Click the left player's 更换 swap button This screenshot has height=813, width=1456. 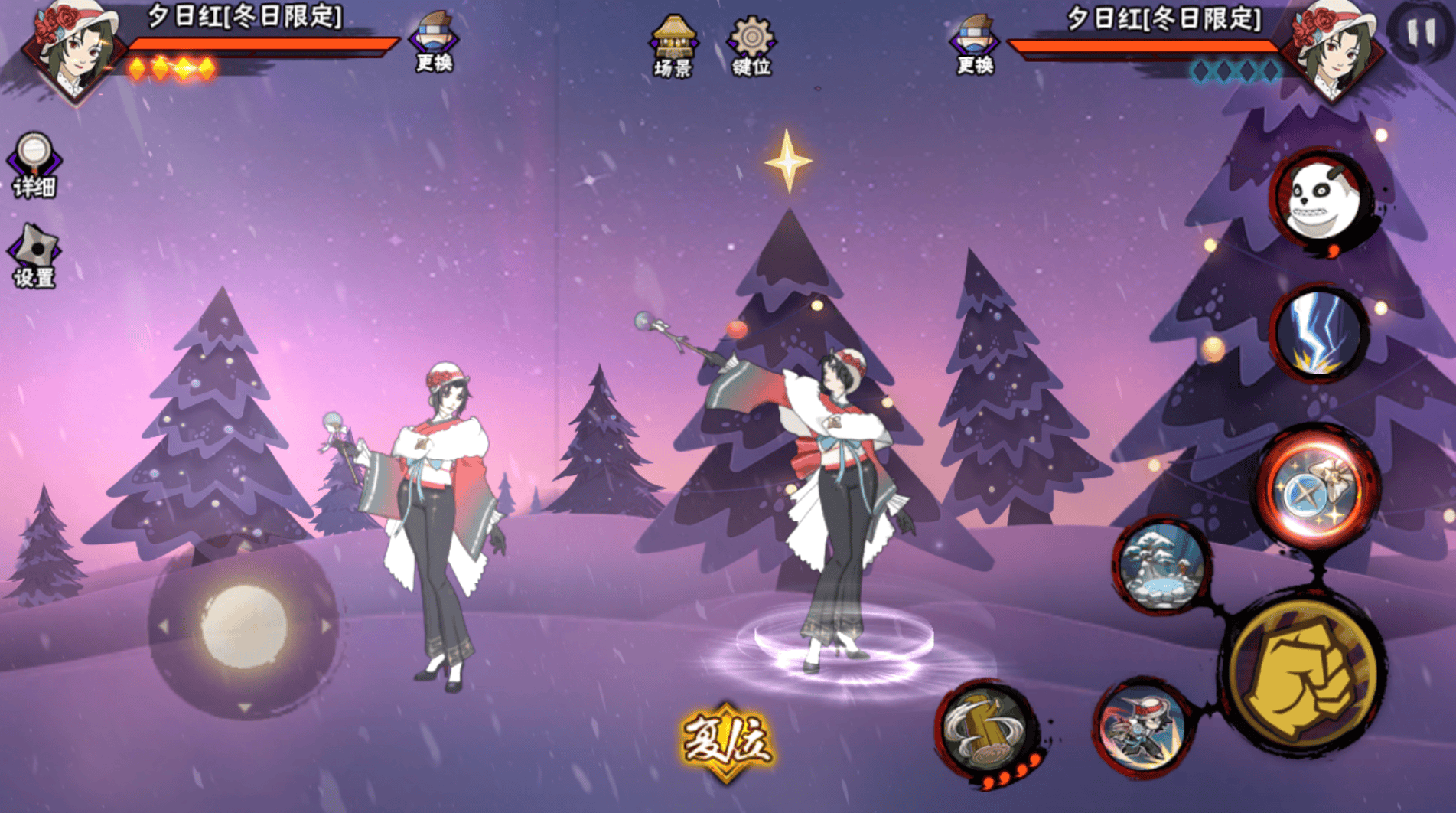pyautogui.click(x=434, y=42)
